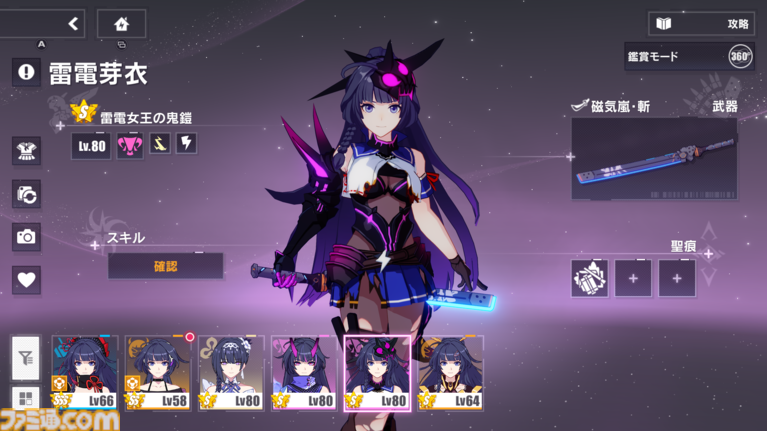Viewport: 767px width, 431px height.
Task: Go back with the arrow button
Action: pyautogui.click(x=72, y=24)
